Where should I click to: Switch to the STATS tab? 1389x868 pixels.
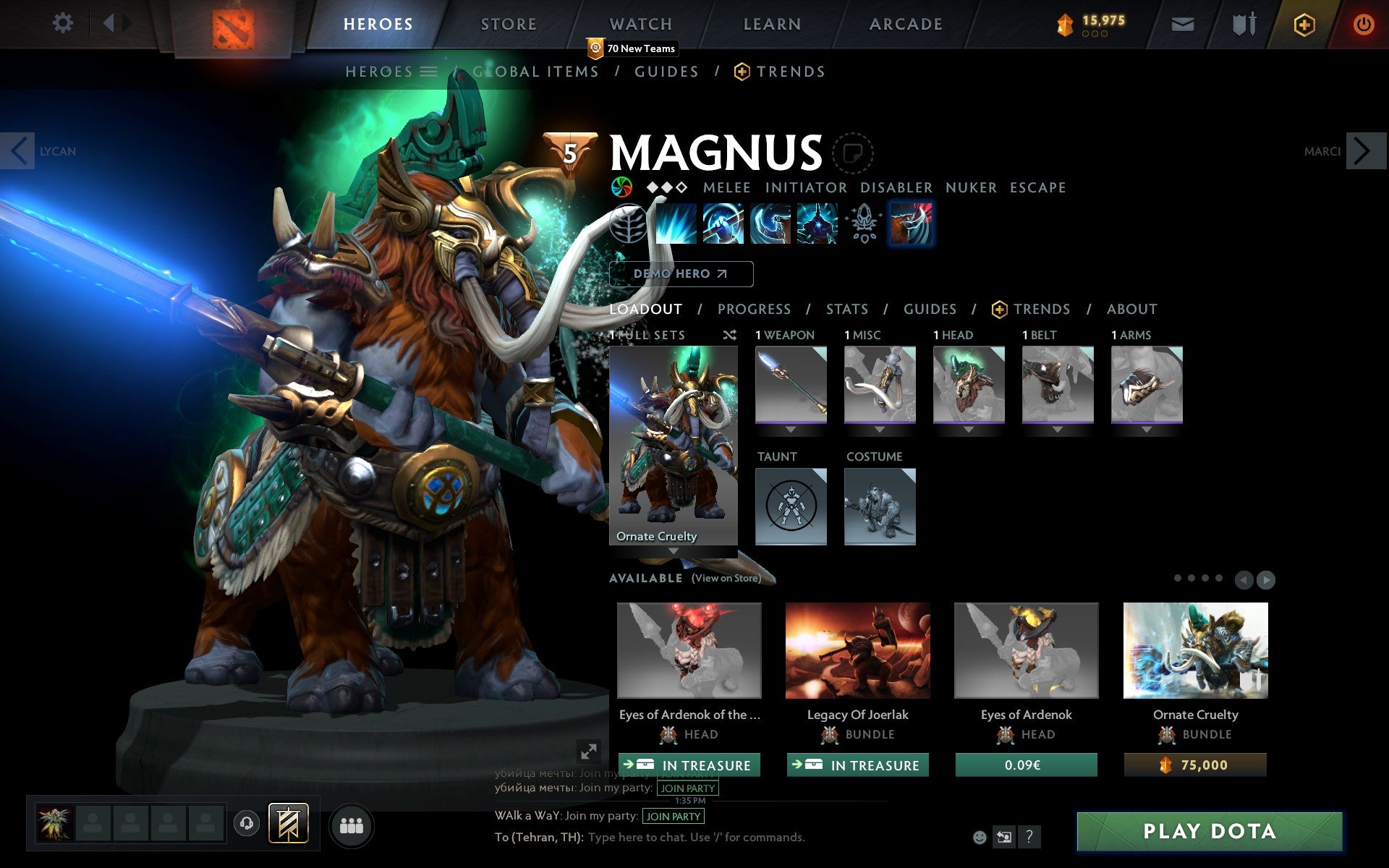click(x=846, y=309)
